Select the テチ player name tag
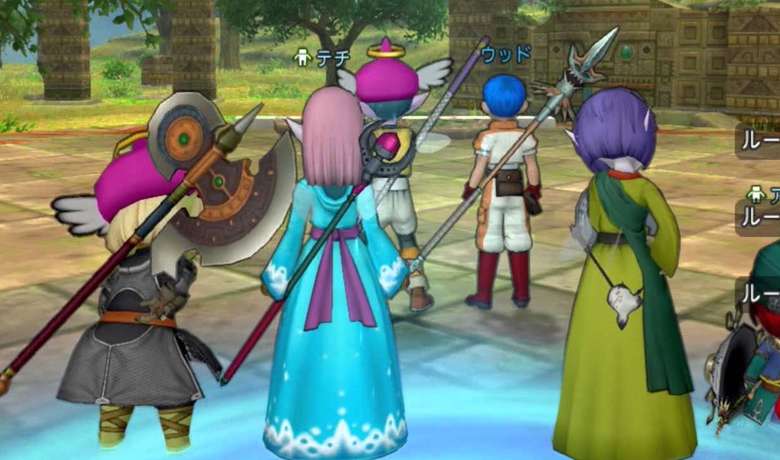Screen dimensions: 780x460 [x=324, y=58]
